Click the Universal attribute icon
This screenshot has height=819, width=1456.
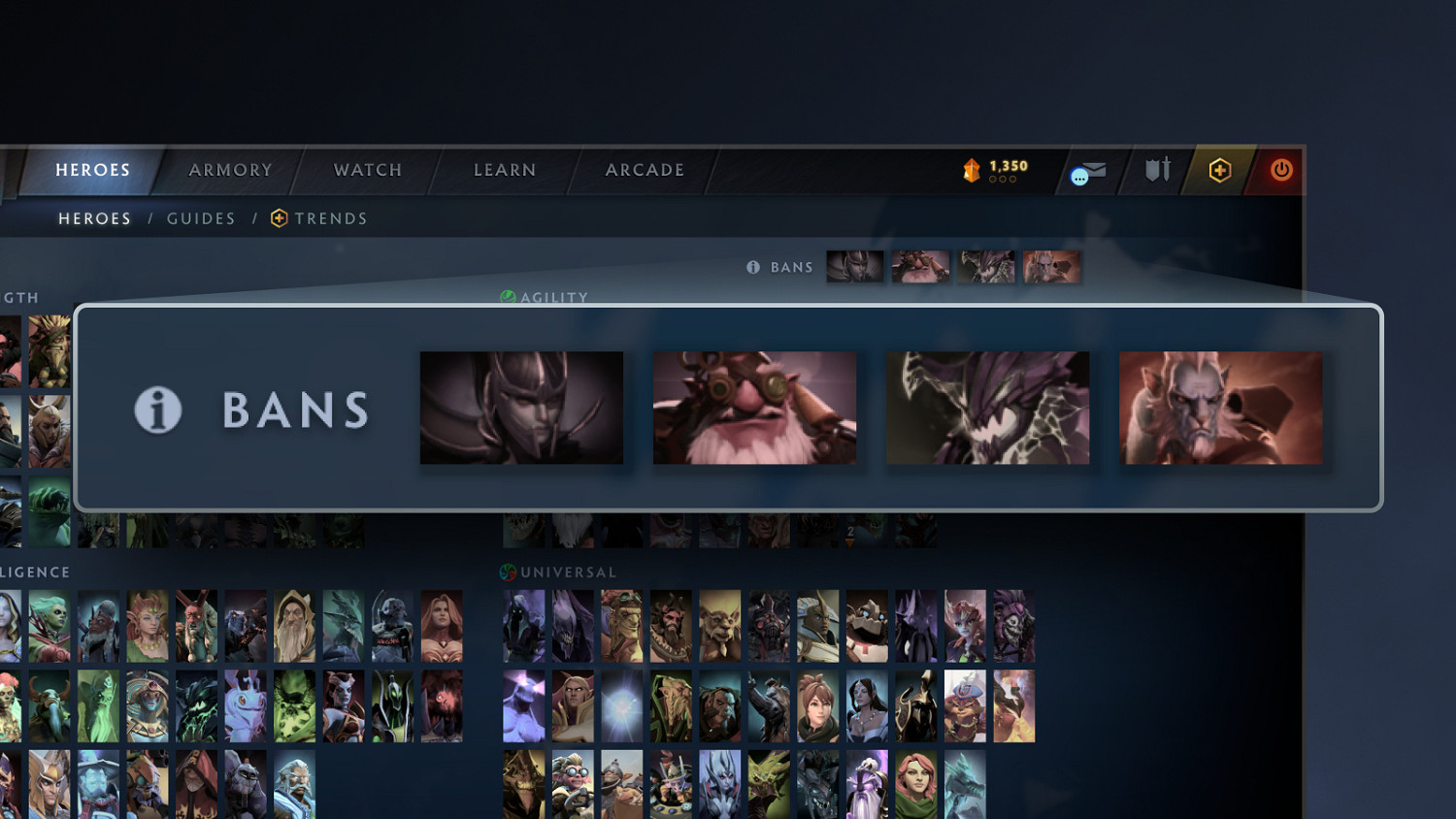pyautogui.click(x=506, y=573)
